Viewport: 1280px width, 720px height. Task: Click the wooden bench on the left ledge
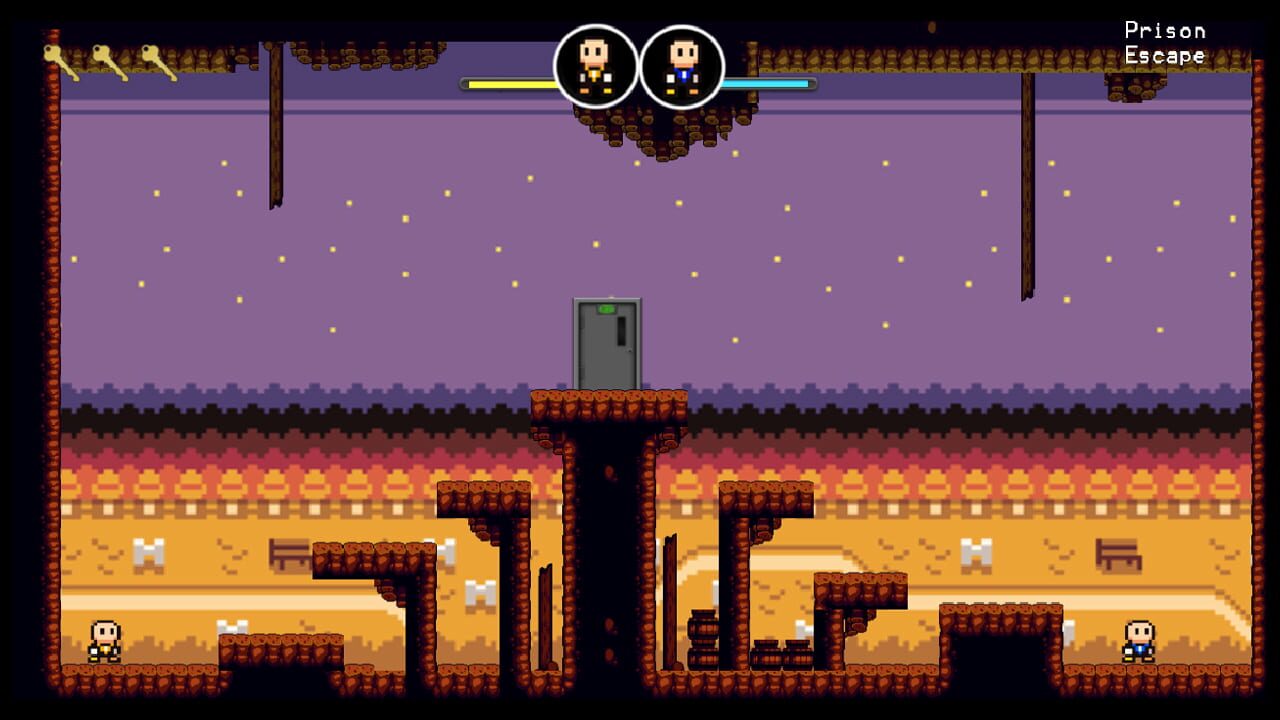coord(290,552)
